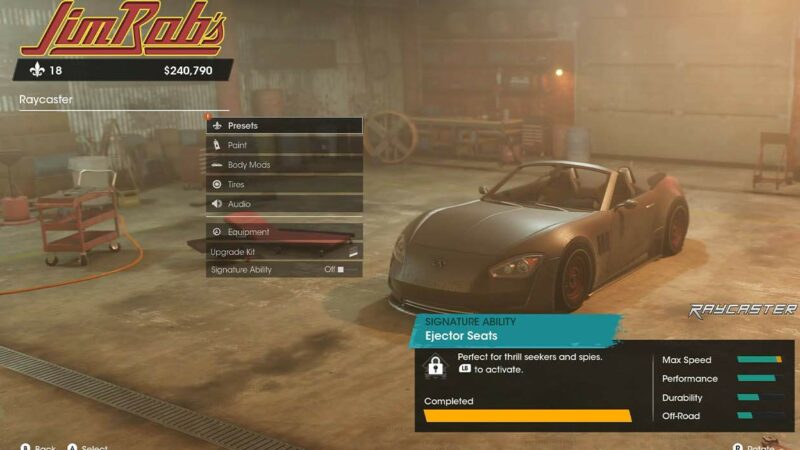Image resolution: width=800 pixels, height=450 pixels.
Task: Open the Upgrade Kit option
Action: [283, 251]
